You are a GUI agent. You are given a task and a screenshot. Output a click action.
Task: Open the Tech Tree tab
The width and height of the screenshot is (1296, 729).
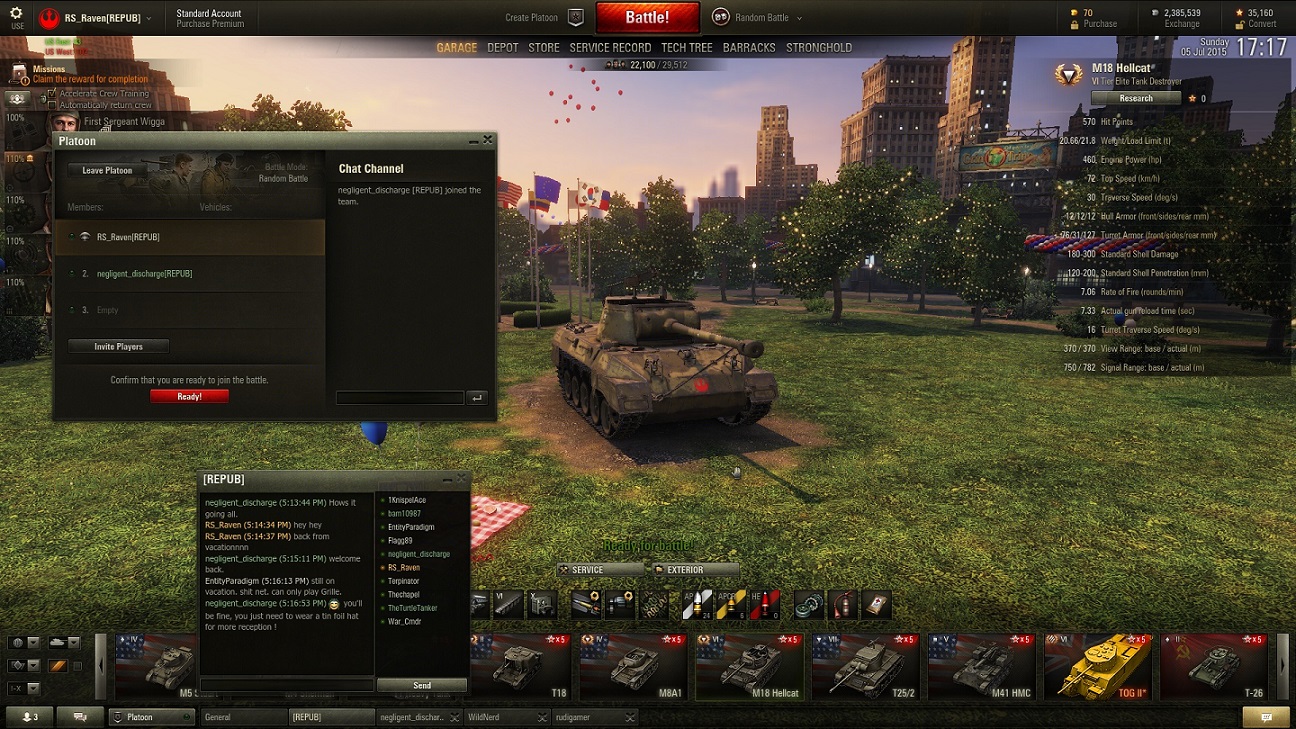686,47
